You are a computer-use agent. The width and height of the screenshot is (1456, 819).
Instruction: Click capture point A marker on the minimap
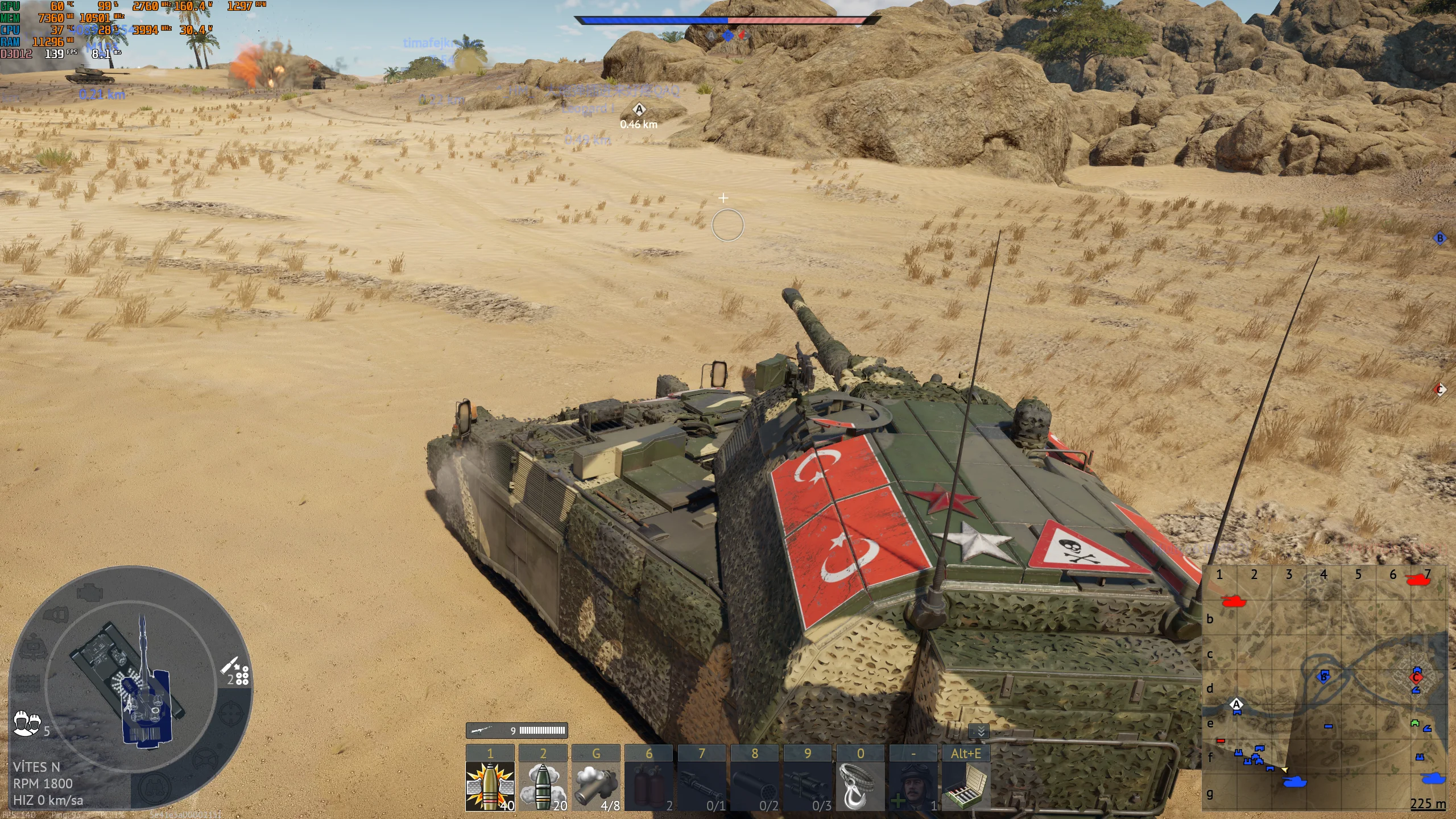point(1236,705)
